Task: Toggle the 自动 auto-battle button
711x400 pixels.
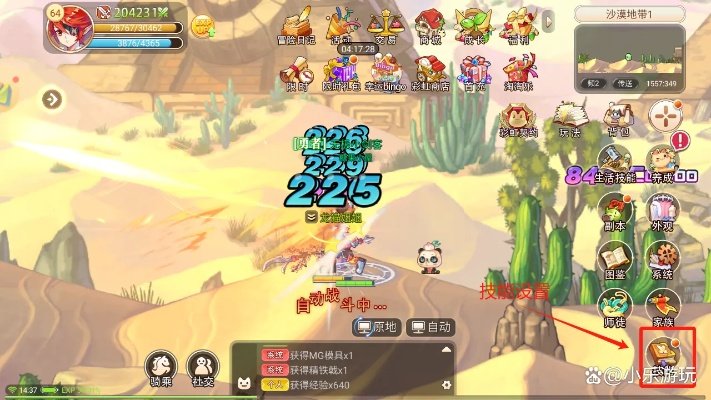Action: [x=432, y=327]
